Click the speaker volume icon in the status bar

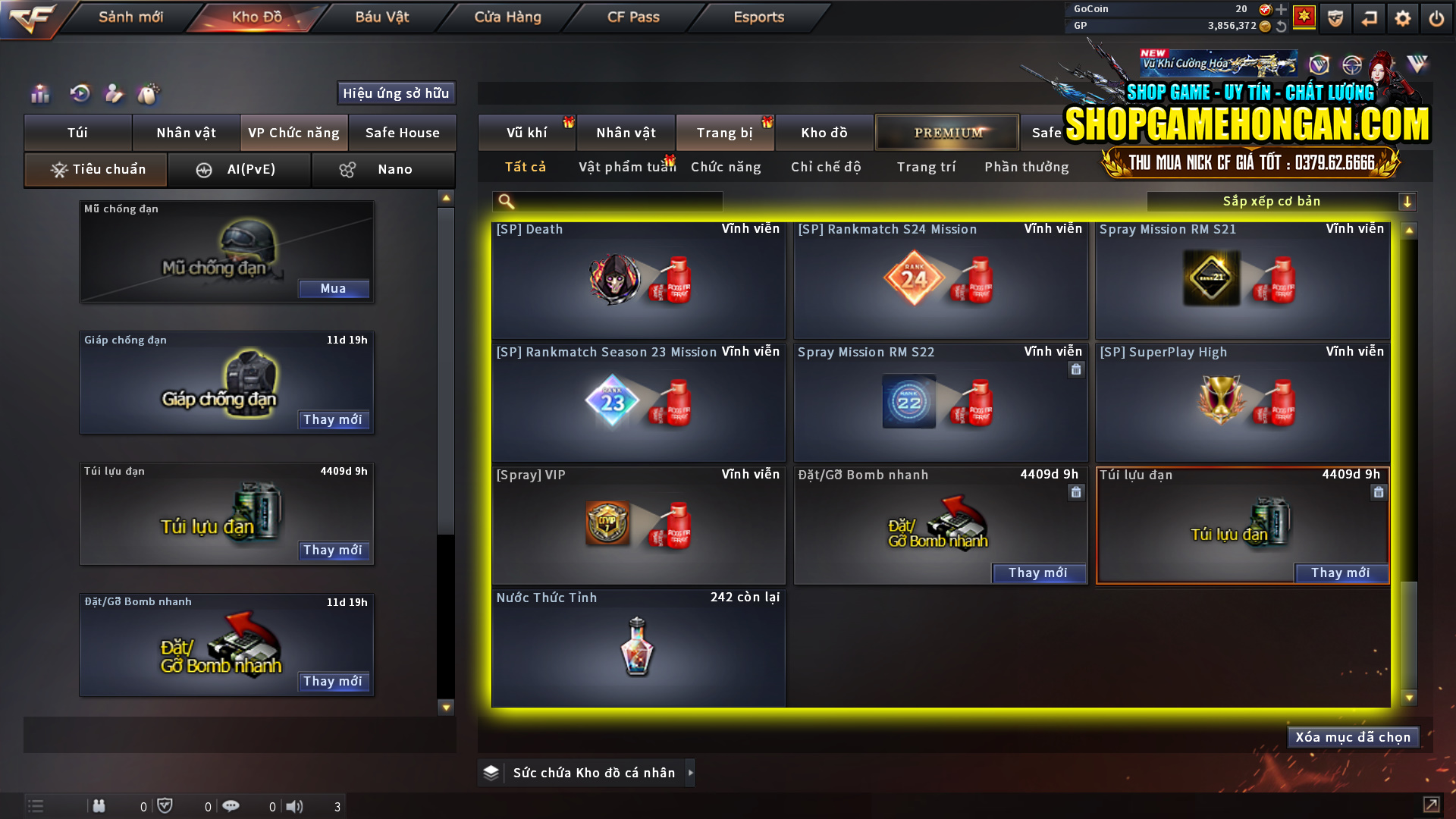pos(295,806)
